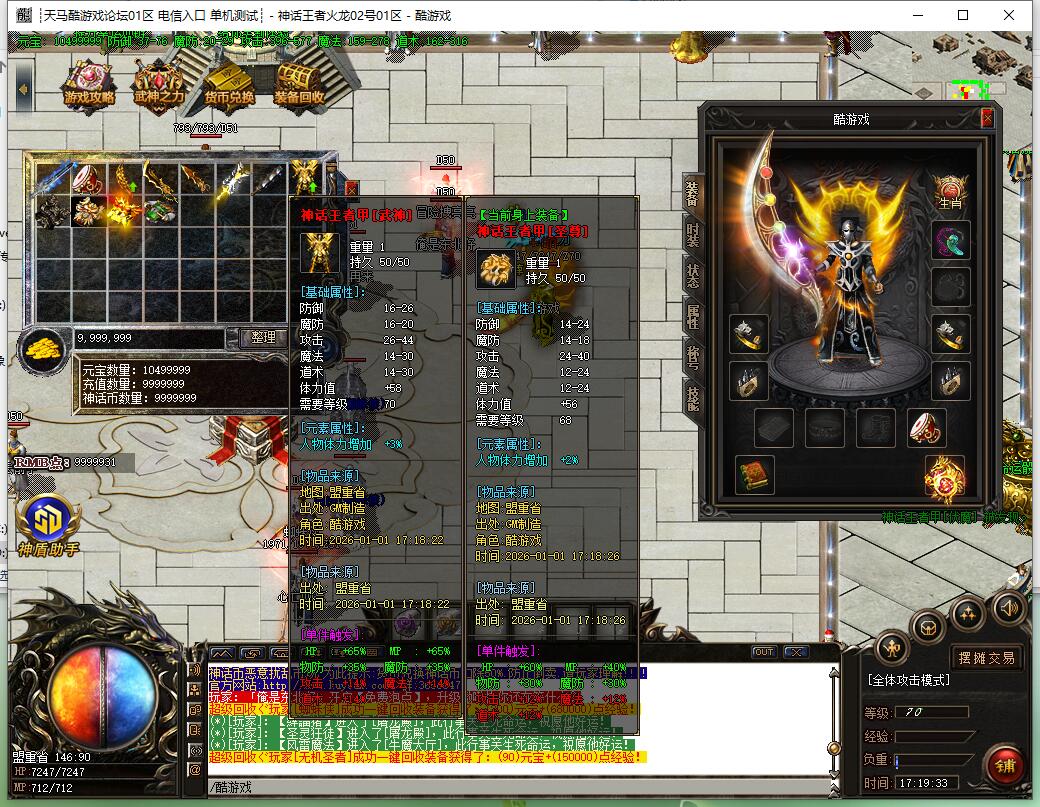Select the red drum item in the bag
Screen dimensions: 1040x807
point(87,180)
